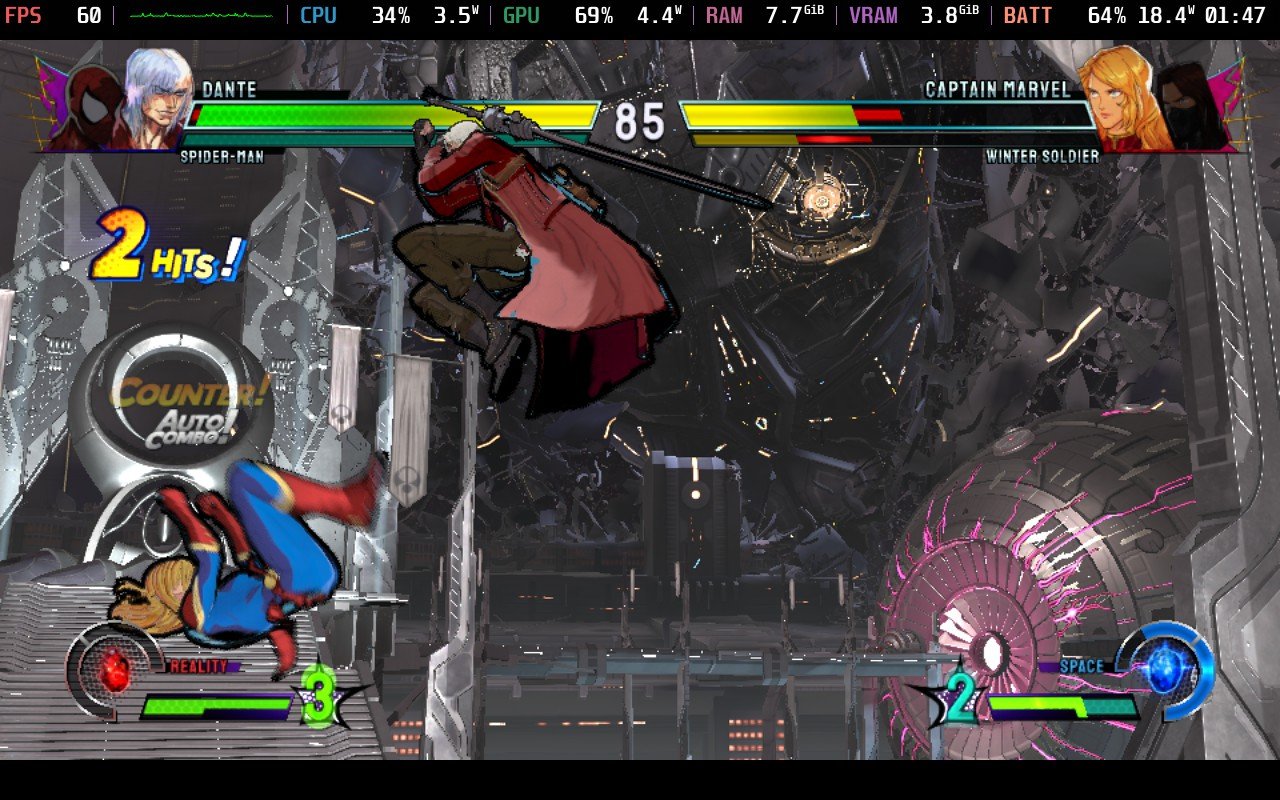The image size is (1280, 800).
Task: Select Spider-Man's partner portrait
Action: point(92,107)
